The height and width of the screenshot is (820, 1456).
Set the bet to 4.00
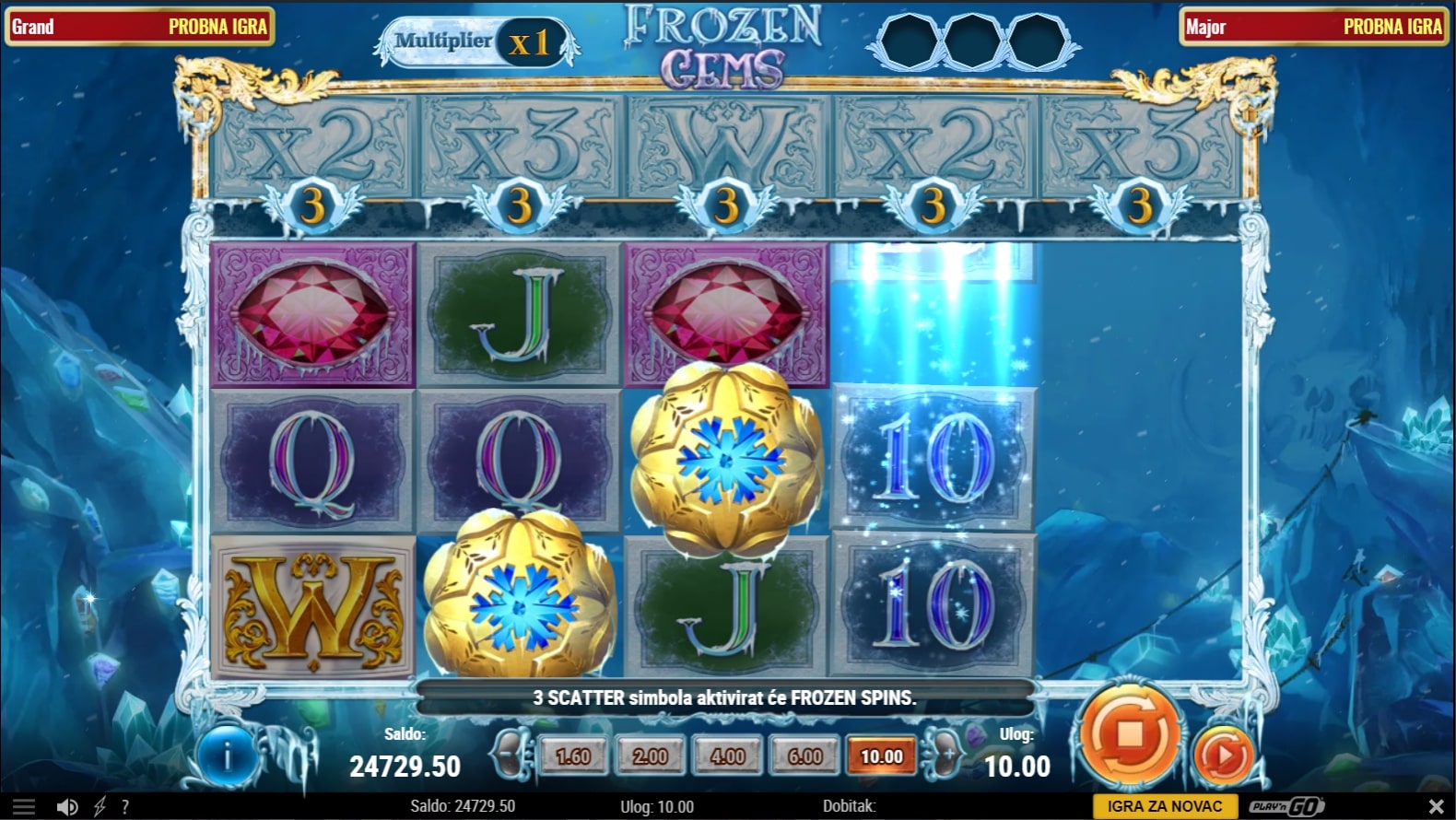728,756
